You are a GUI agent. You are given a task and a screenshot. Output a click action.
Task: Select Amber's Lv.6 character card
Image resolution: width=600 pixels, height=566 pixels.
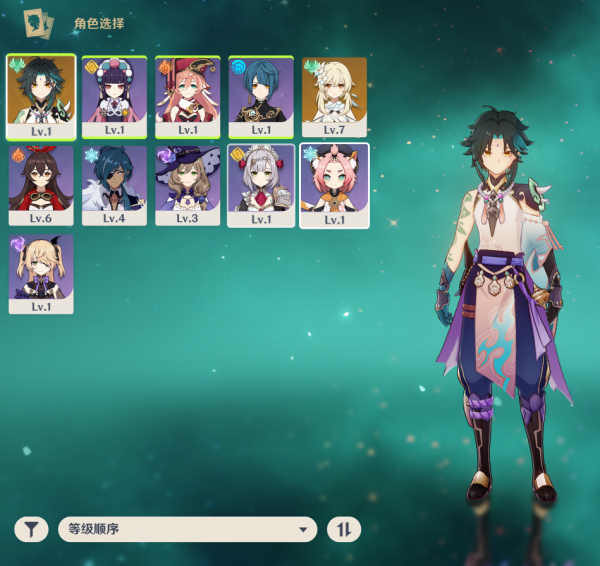tap(40, 184)
